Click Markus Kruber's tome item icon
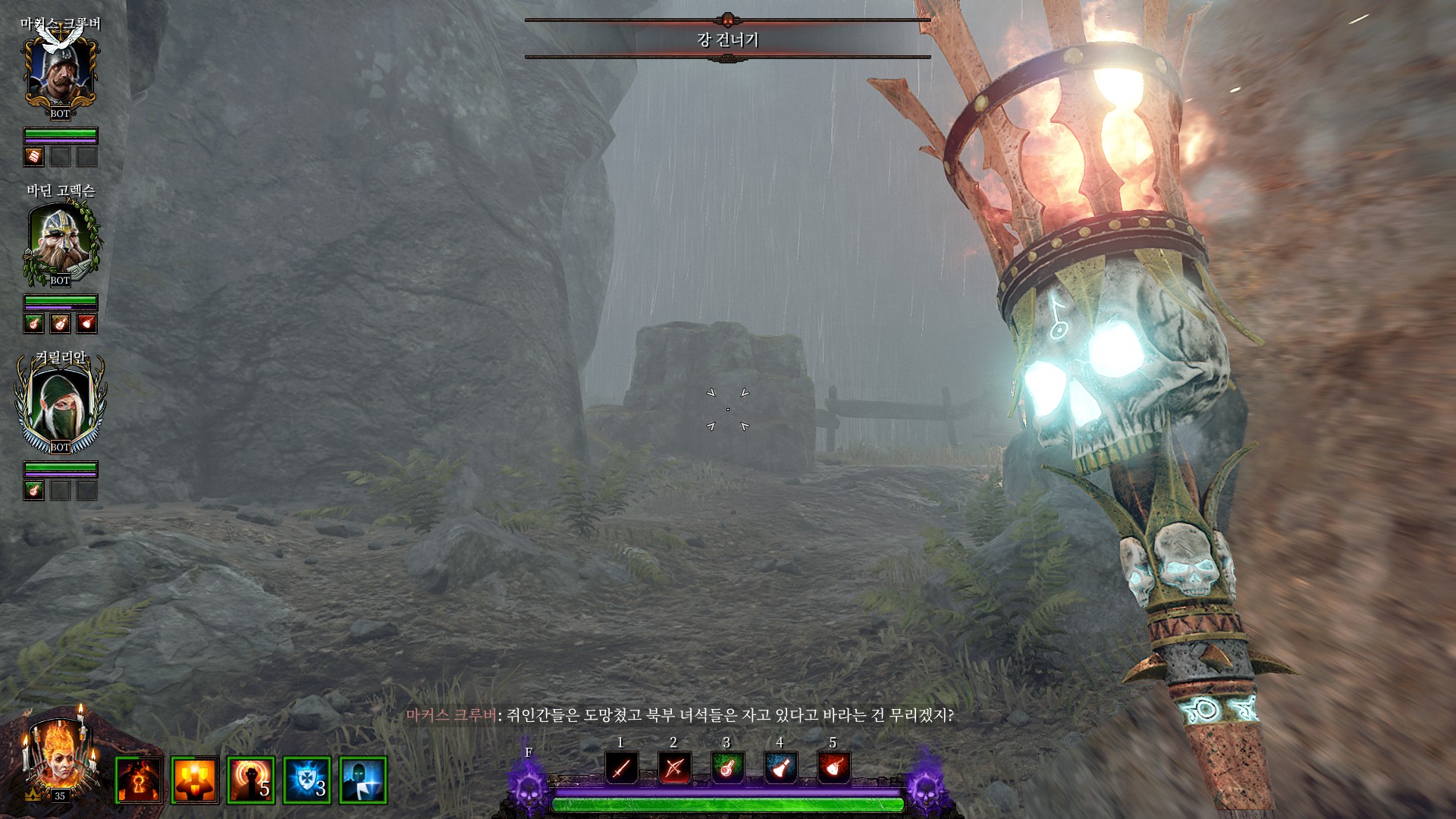Viewport: 1456px width, 819px height. pyautogui.click(x=34, y=157)
